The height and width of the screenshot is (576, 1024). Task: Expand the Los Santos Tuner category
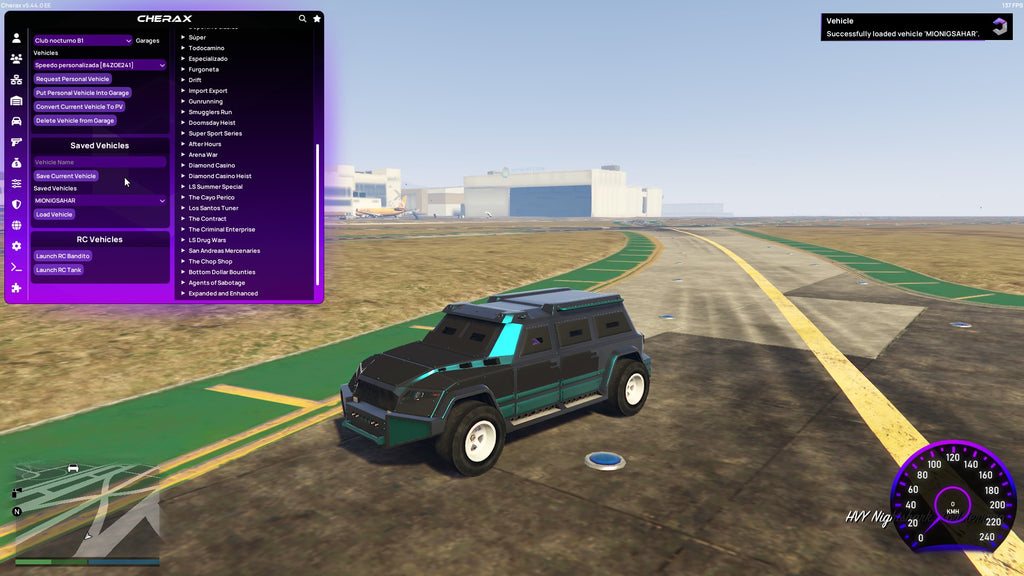pyautogui.click(x=213, y=208)
